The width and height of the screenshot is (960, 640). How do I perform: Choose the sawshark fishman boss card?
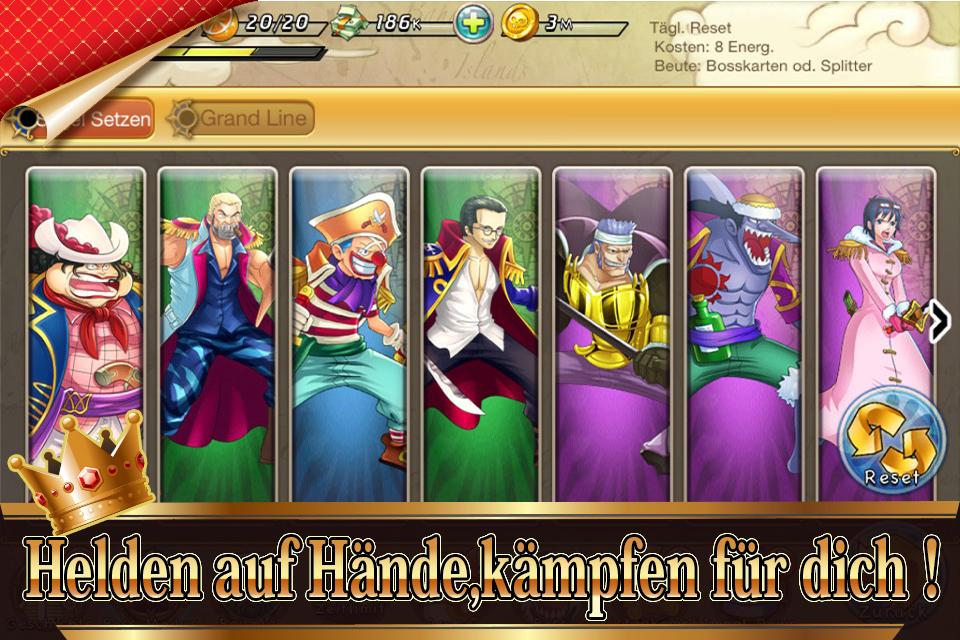[x=744, y=330]
